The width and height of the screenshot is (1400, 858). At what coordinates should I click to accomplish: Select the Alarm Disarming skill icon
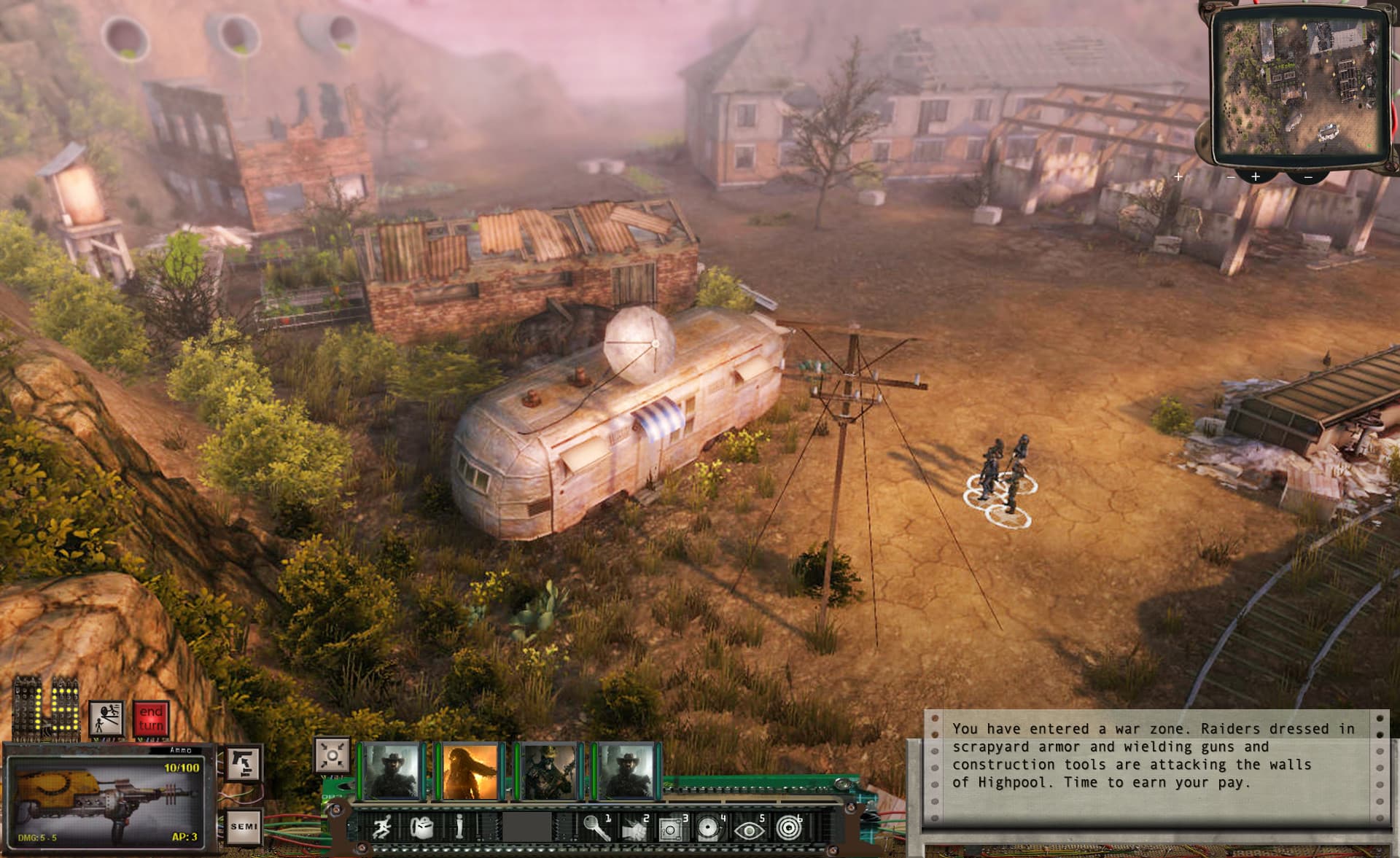pyautogui.click(x=707, y=827)
